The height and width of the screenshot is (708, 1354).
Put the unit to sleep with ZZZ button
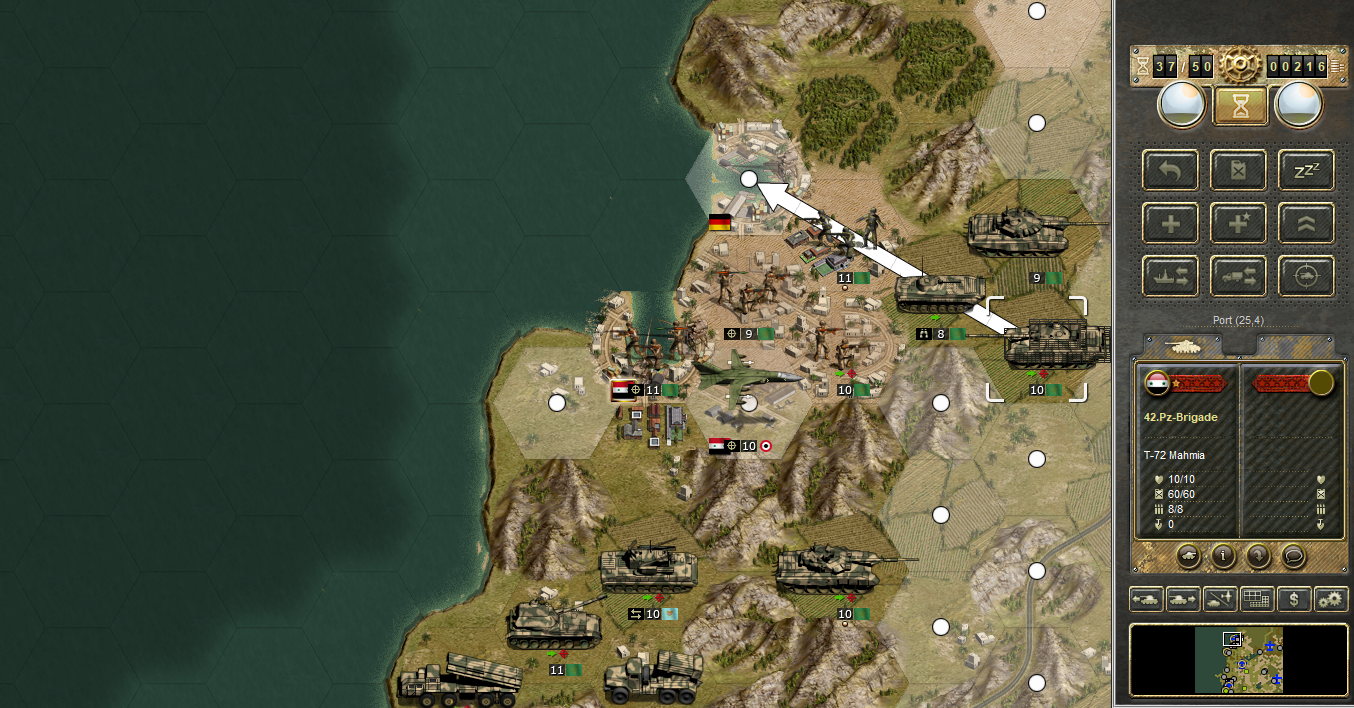tap(1306, 170)
